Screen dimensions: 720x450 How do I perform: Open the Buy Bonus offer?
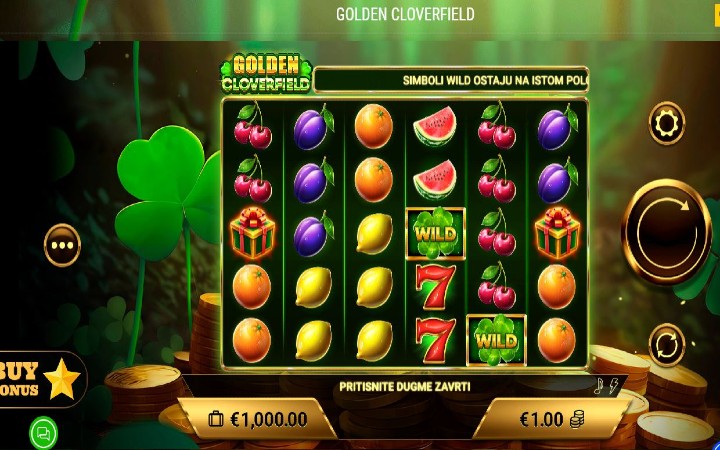pyautogui.click(x=40, y=378)
